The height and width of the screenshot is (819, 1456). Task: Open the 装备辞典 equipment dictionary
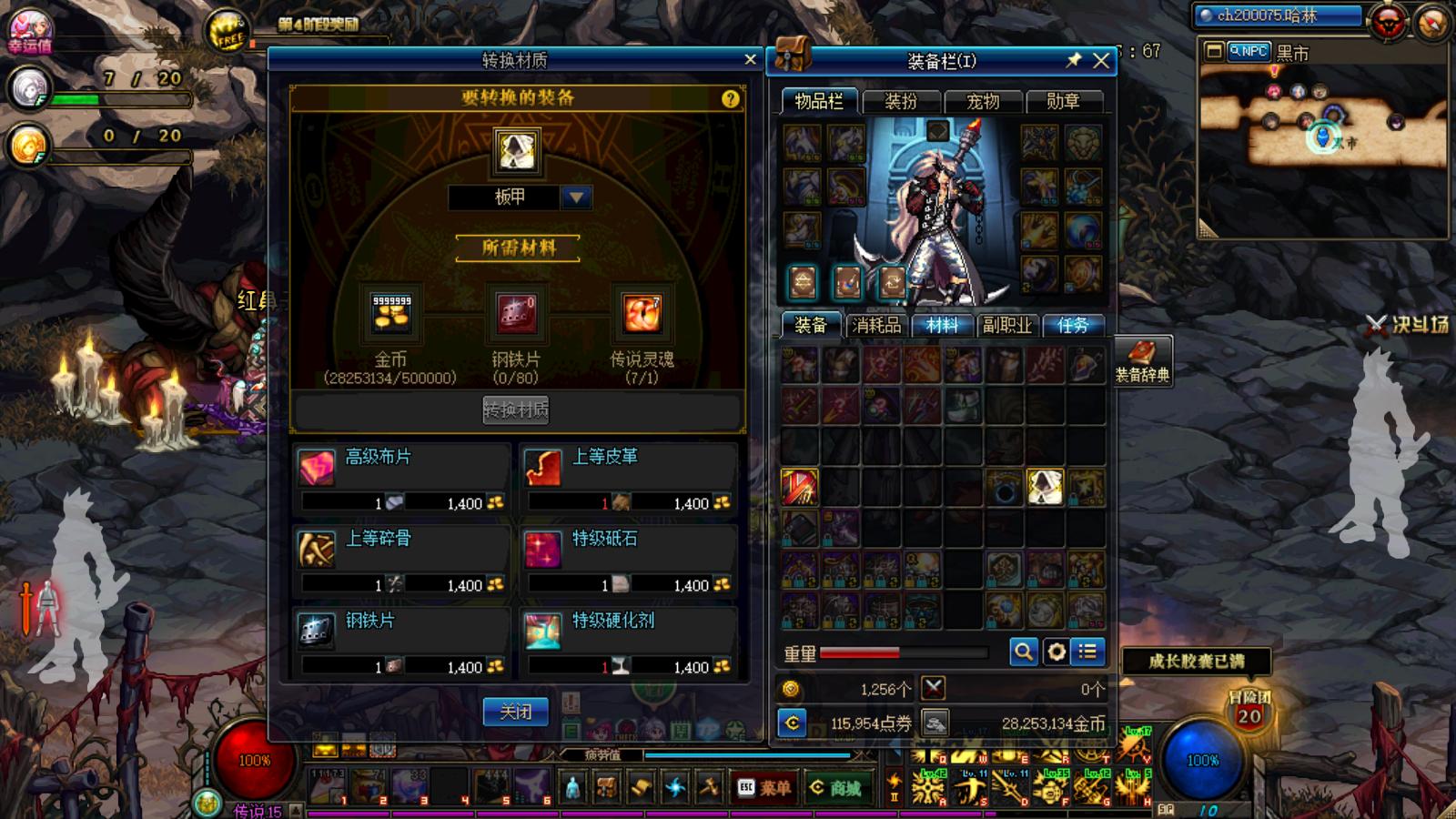[1142, 361]
